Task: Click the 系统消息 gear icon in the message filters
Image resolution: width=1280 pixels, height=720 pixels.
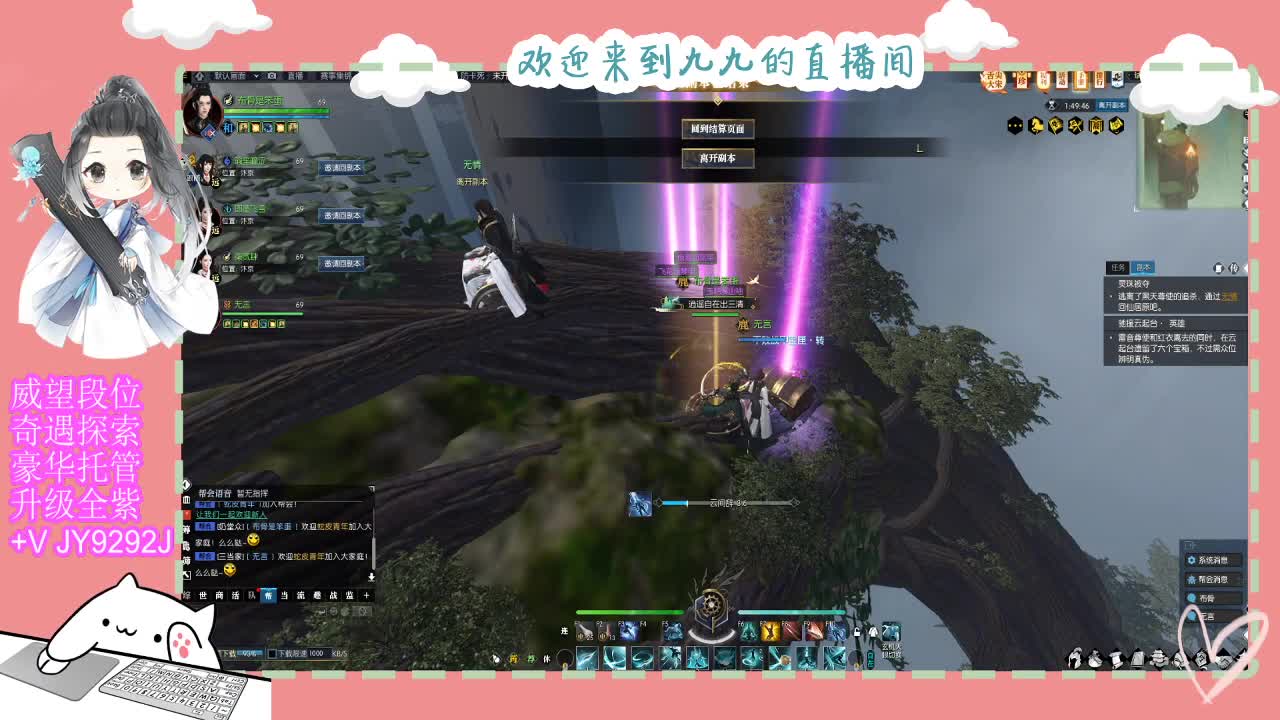Action: (1192, 560)
